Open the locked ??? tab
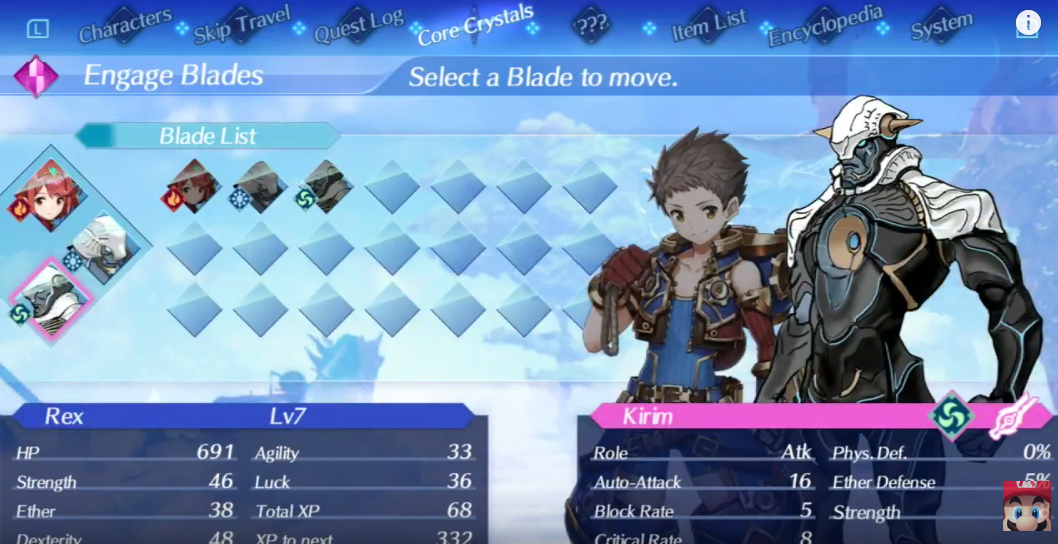The image size is (1058, 544). 592,25
